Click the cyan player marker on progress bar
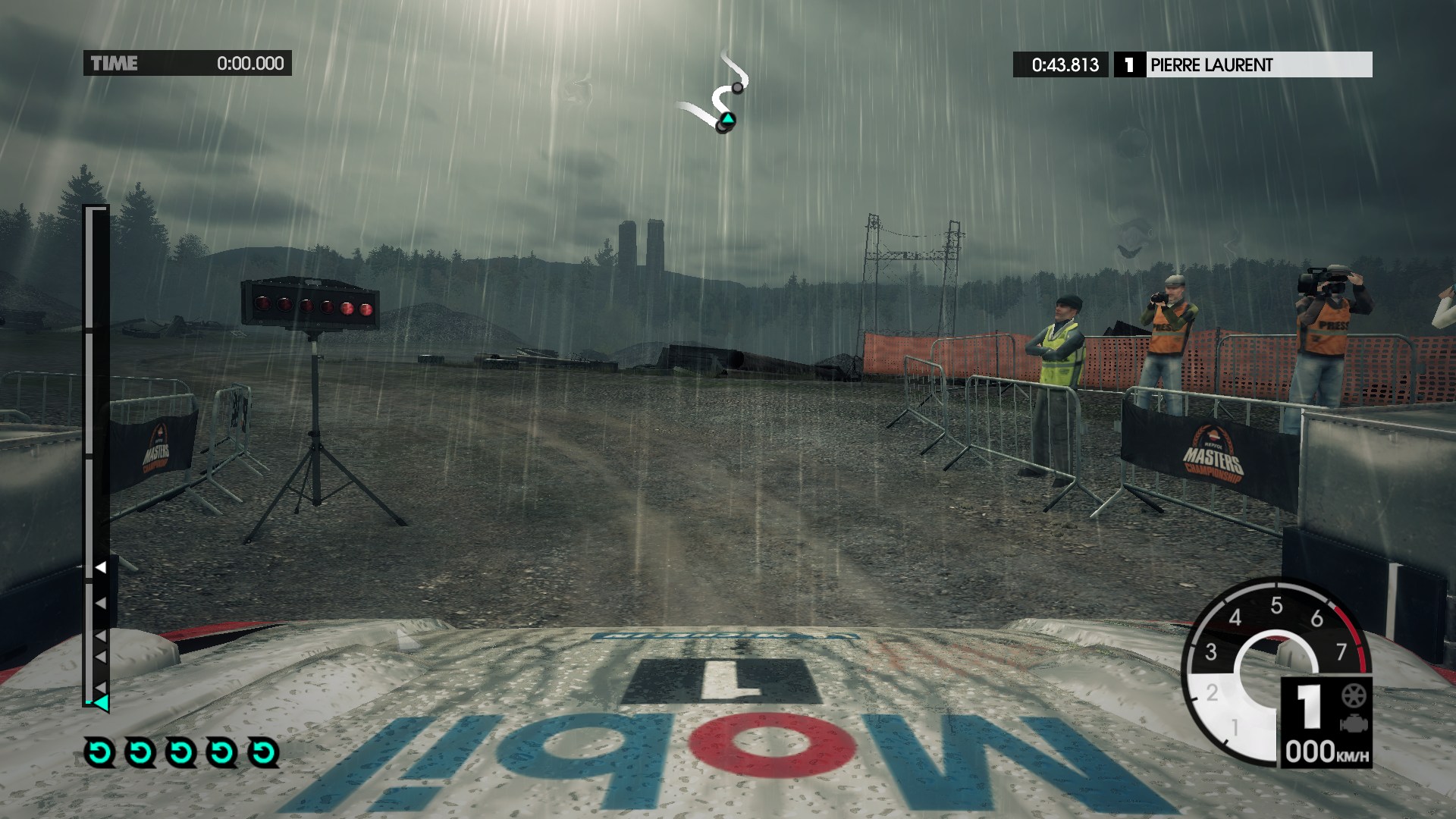 click(101, 702)
